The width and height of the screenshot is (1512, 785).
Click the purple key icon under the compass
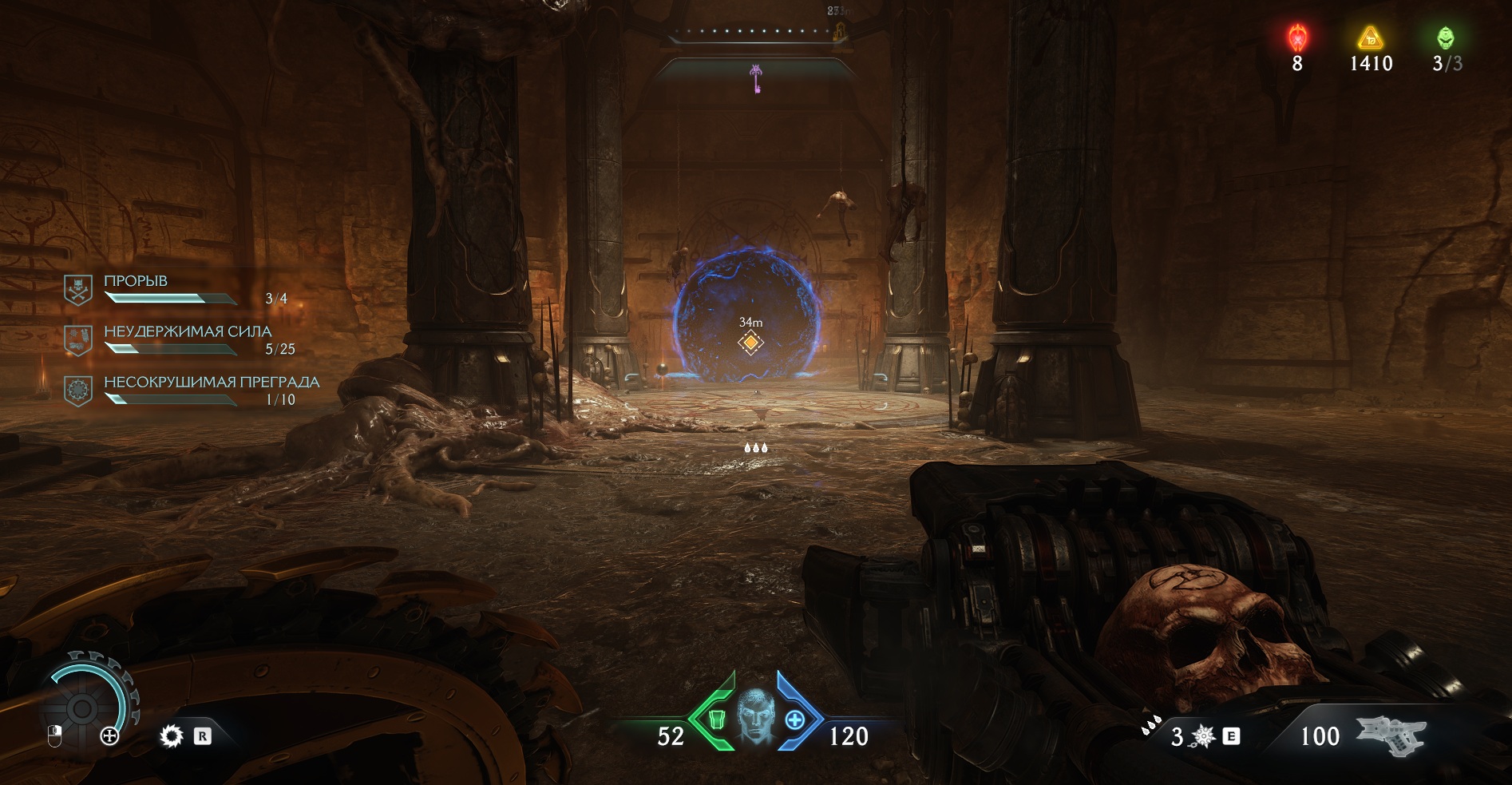pyautogui.click(x=755, y=78)
